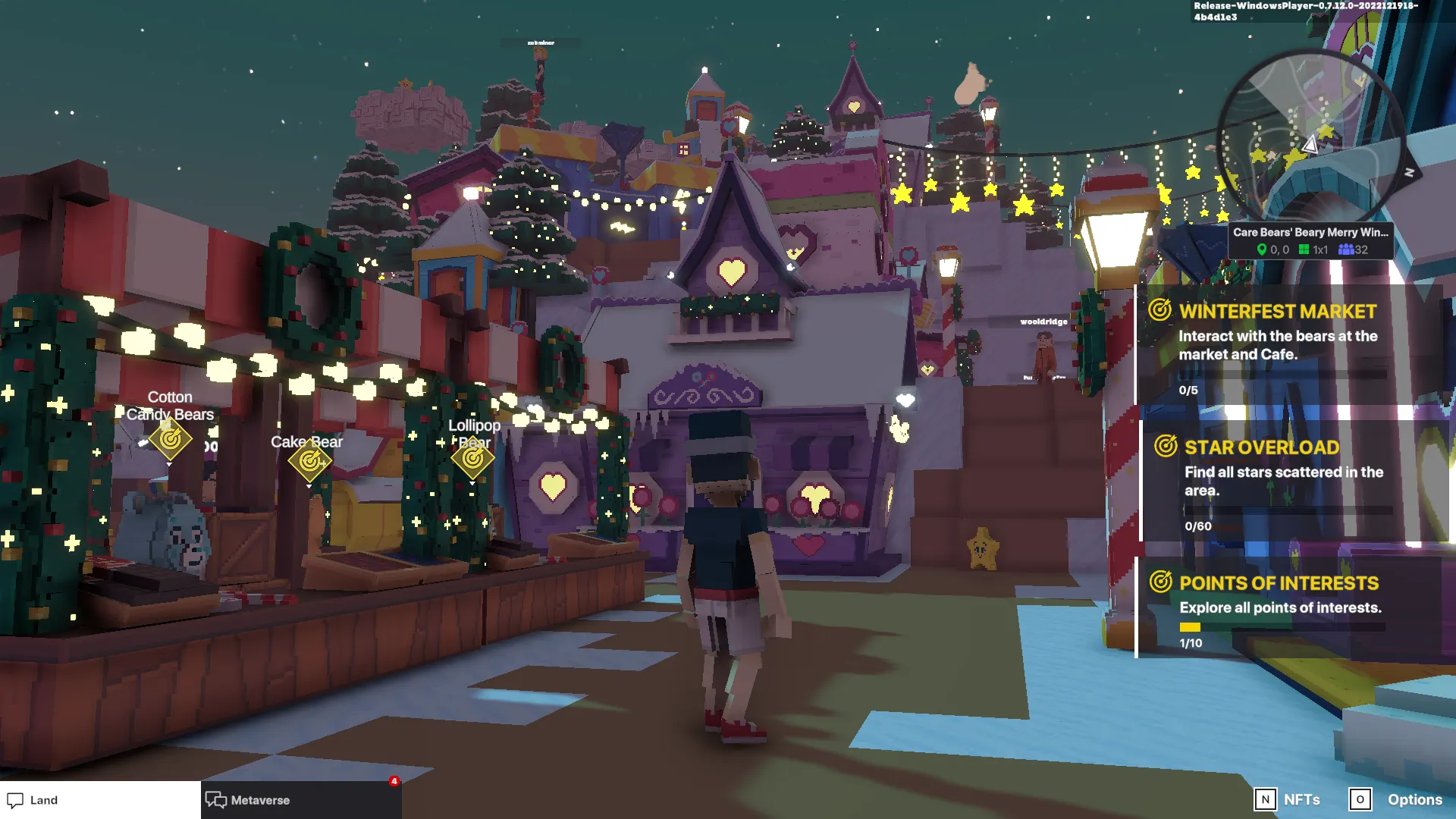The image size is (1456, 819).
Task: Click the Cake Bear quest marker
Action: [x=309, y=460]
